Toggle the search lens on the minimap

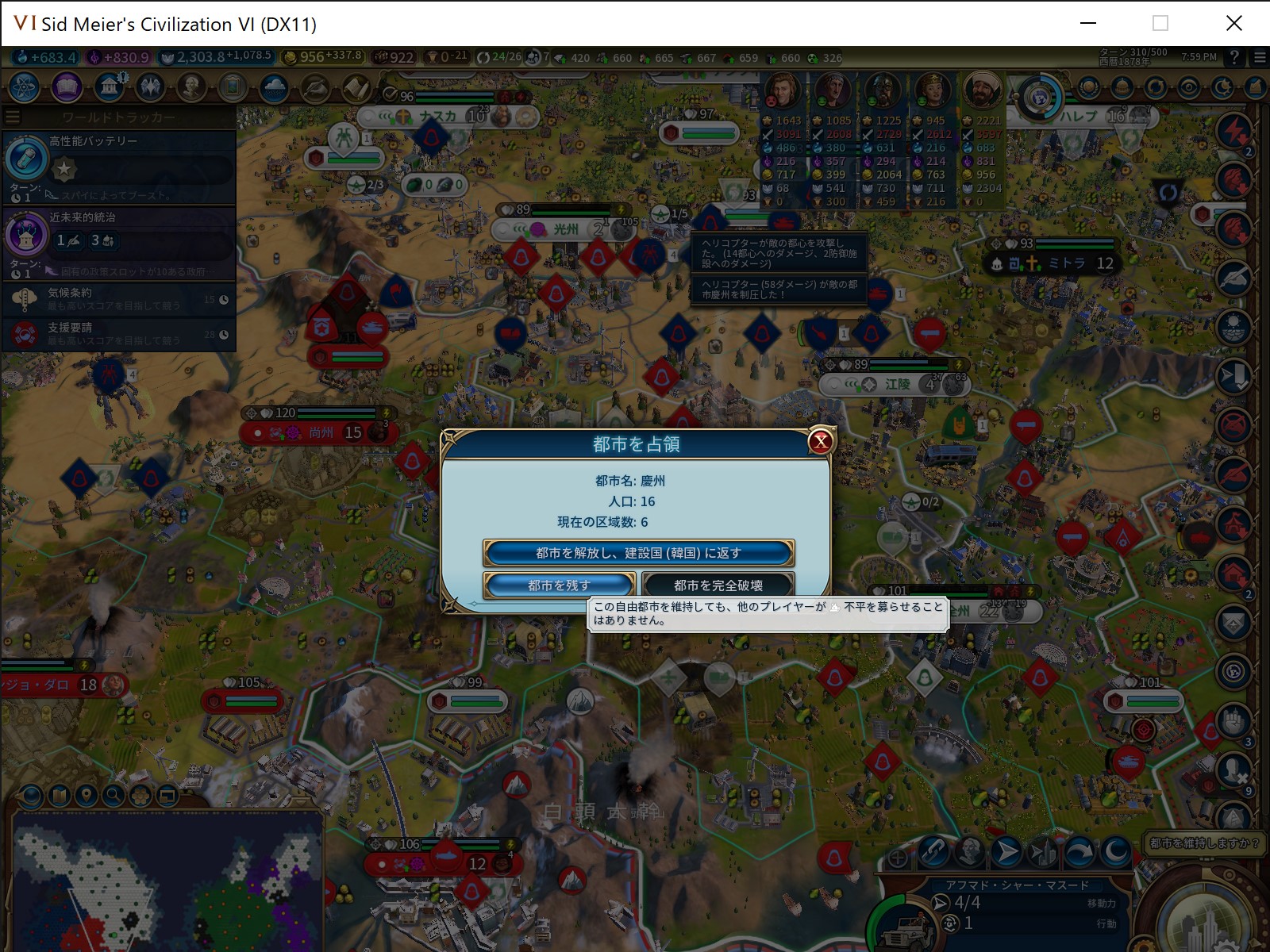coord(113,794)
